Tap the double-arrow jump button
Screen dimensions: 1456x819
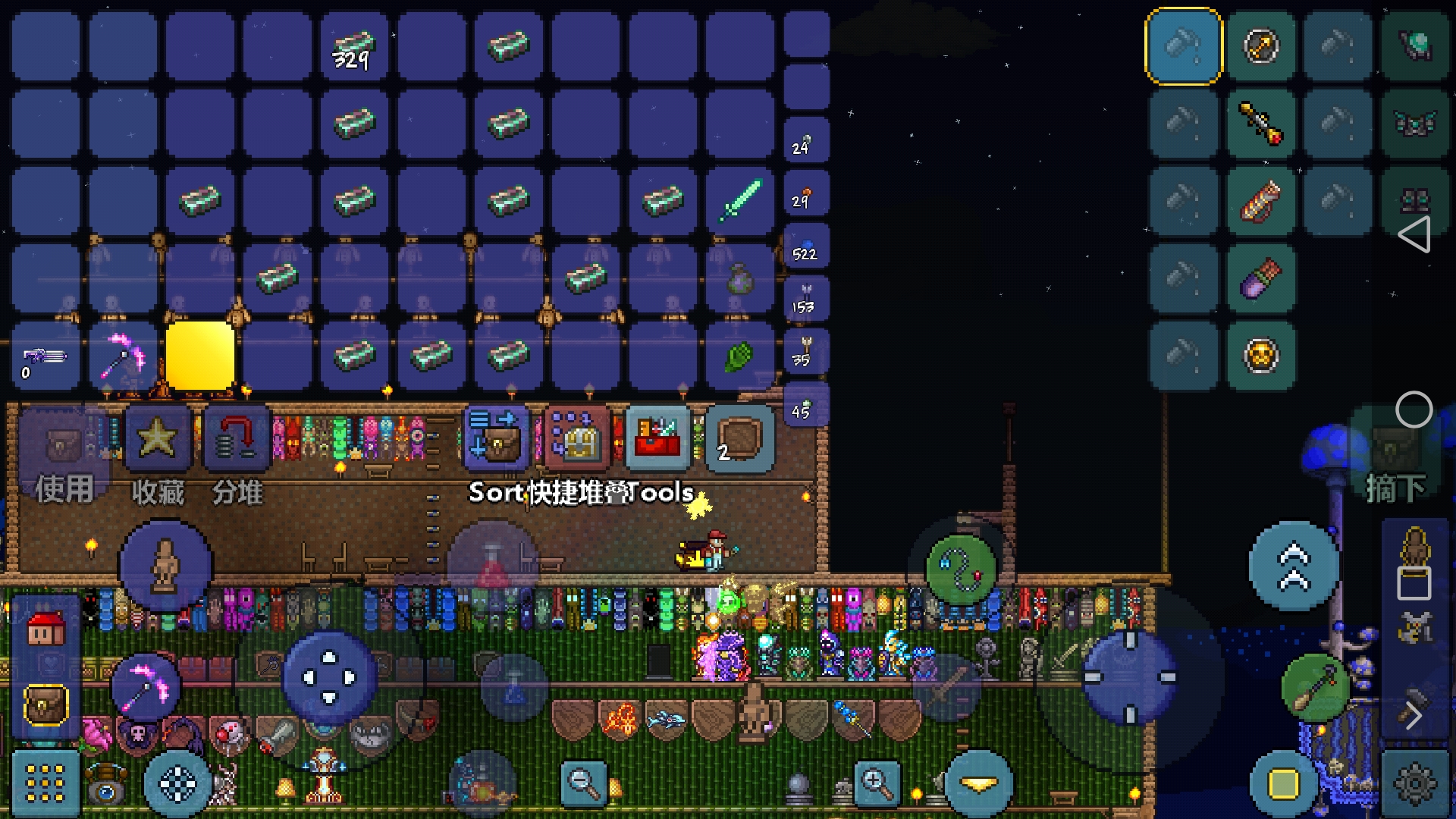1294,566
